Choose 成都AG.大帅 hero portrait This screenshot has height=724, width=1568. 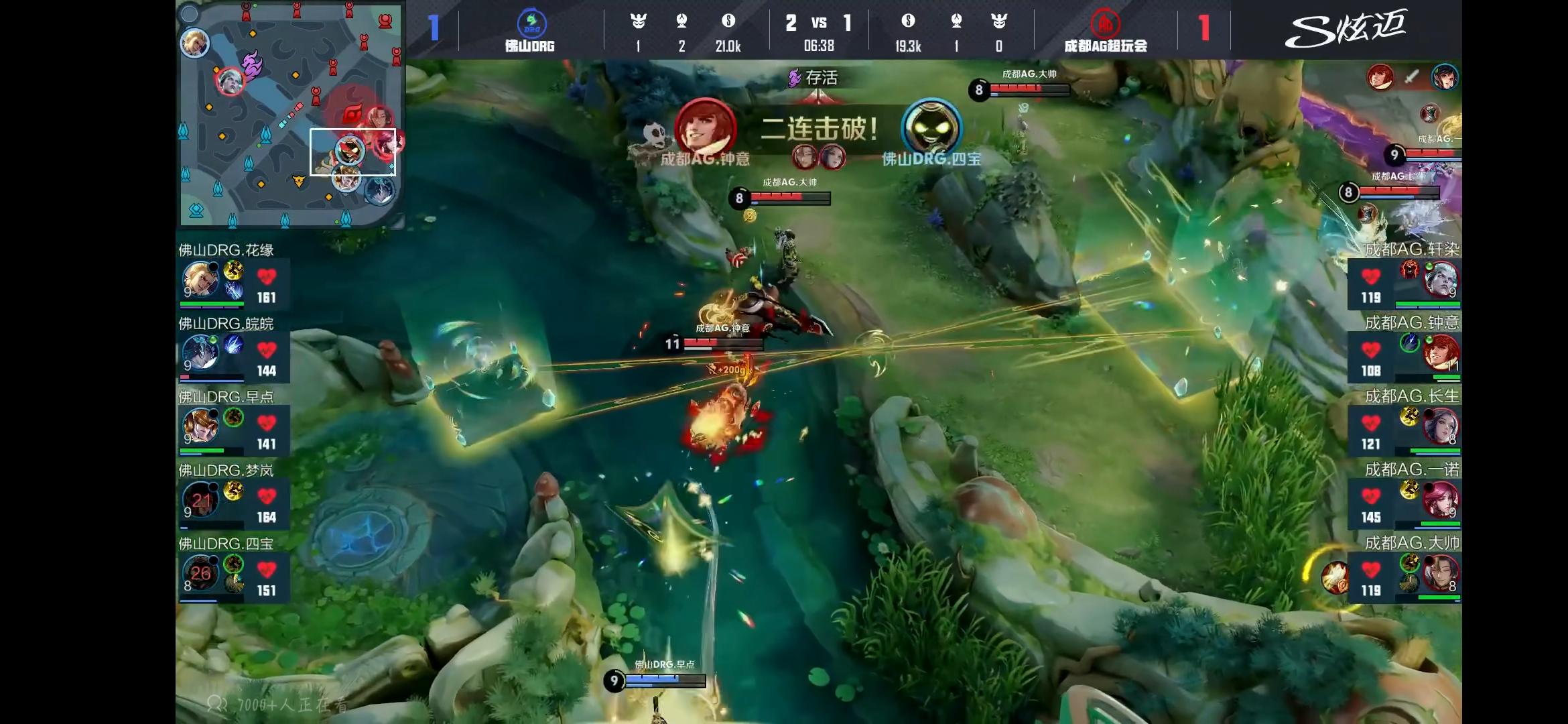coord(1439,572)
